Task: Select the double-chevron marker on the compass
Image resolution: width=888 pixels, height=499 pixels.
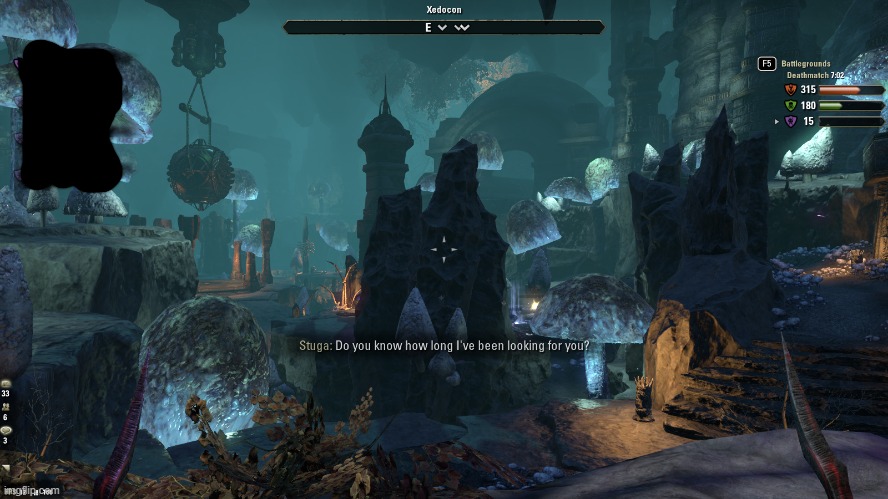Action: coord(461,28)
